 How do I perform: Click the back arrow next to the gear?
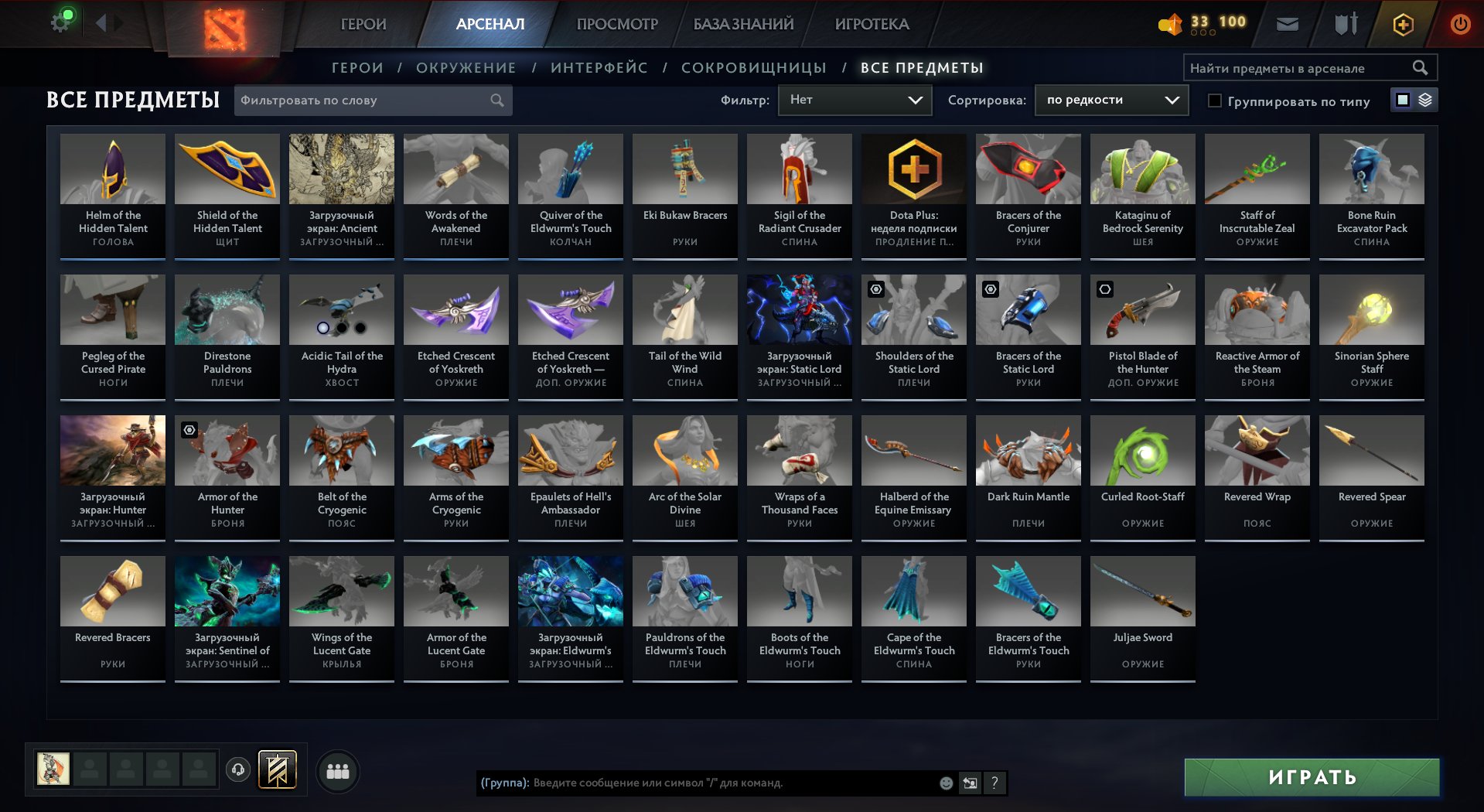101,22
